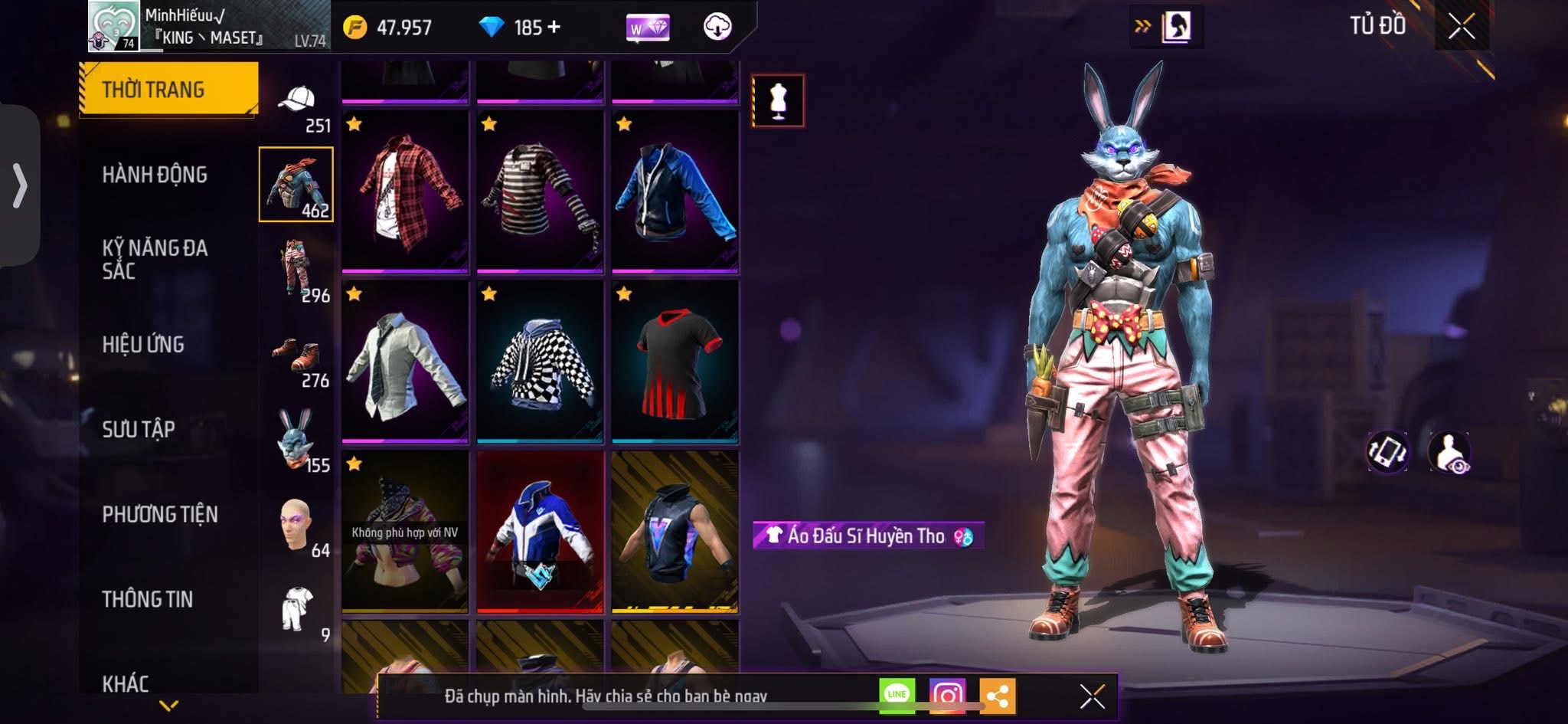Select the white shirt with necktie
1568x724 pixels.
[x=405, y=362]
